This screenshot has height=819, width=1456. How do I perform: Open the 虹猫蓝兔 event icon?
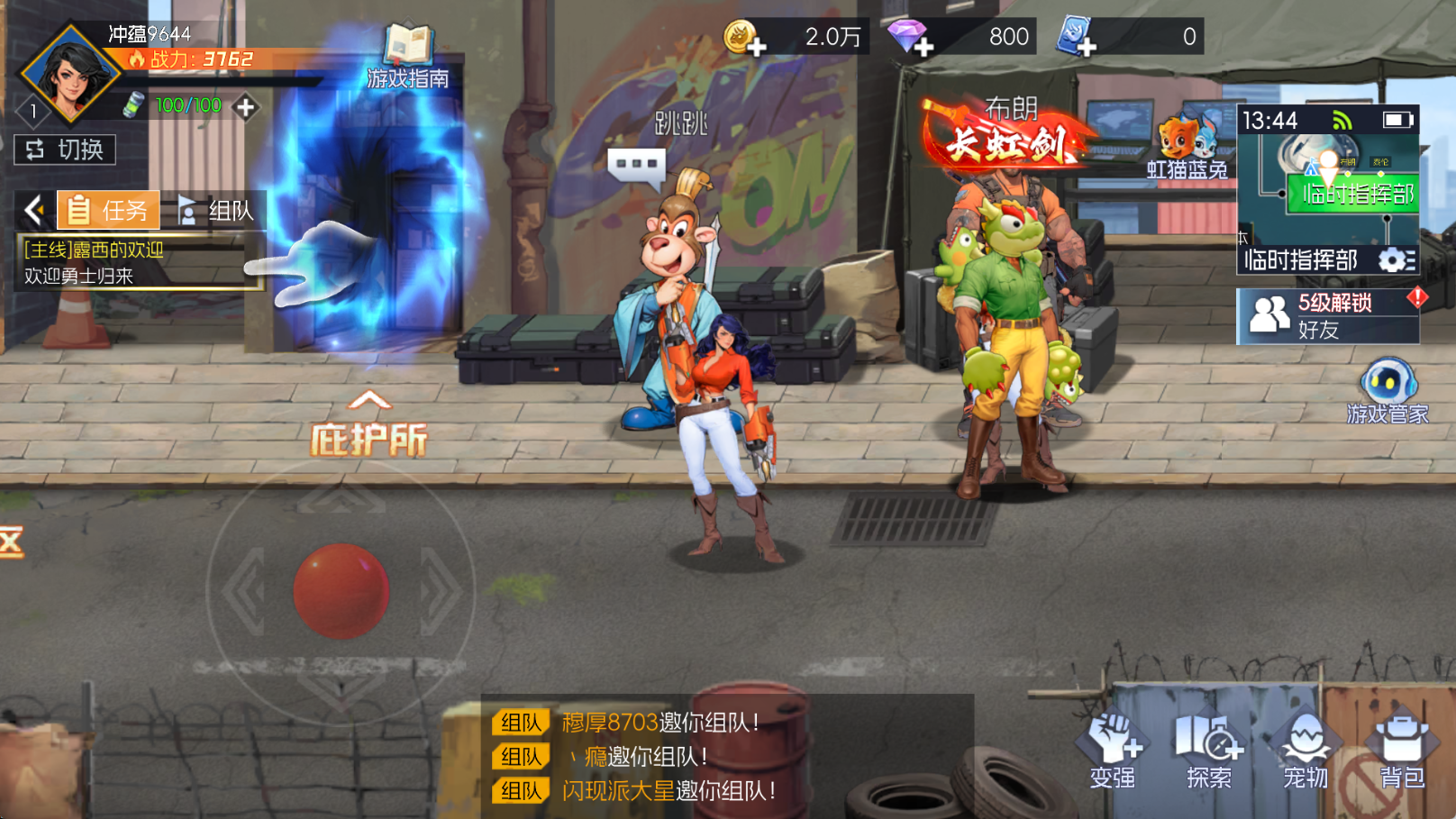tap(1188, 137)
